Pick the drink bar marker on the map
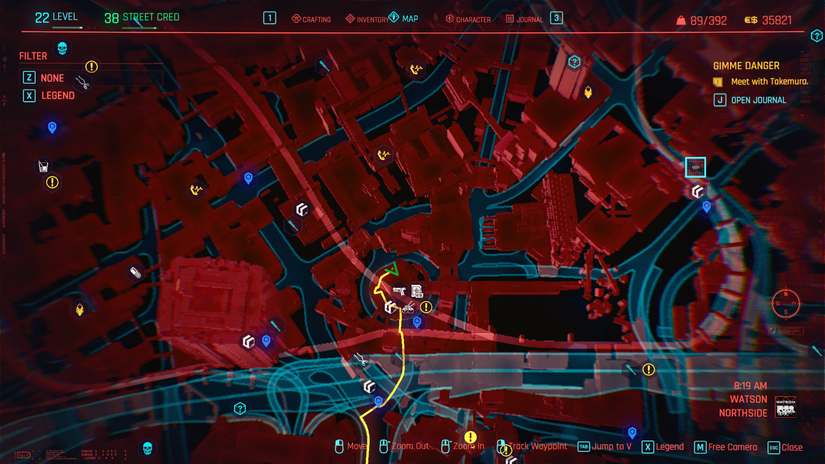This screenshot has width=825, height=464. (x=44, y=167)
